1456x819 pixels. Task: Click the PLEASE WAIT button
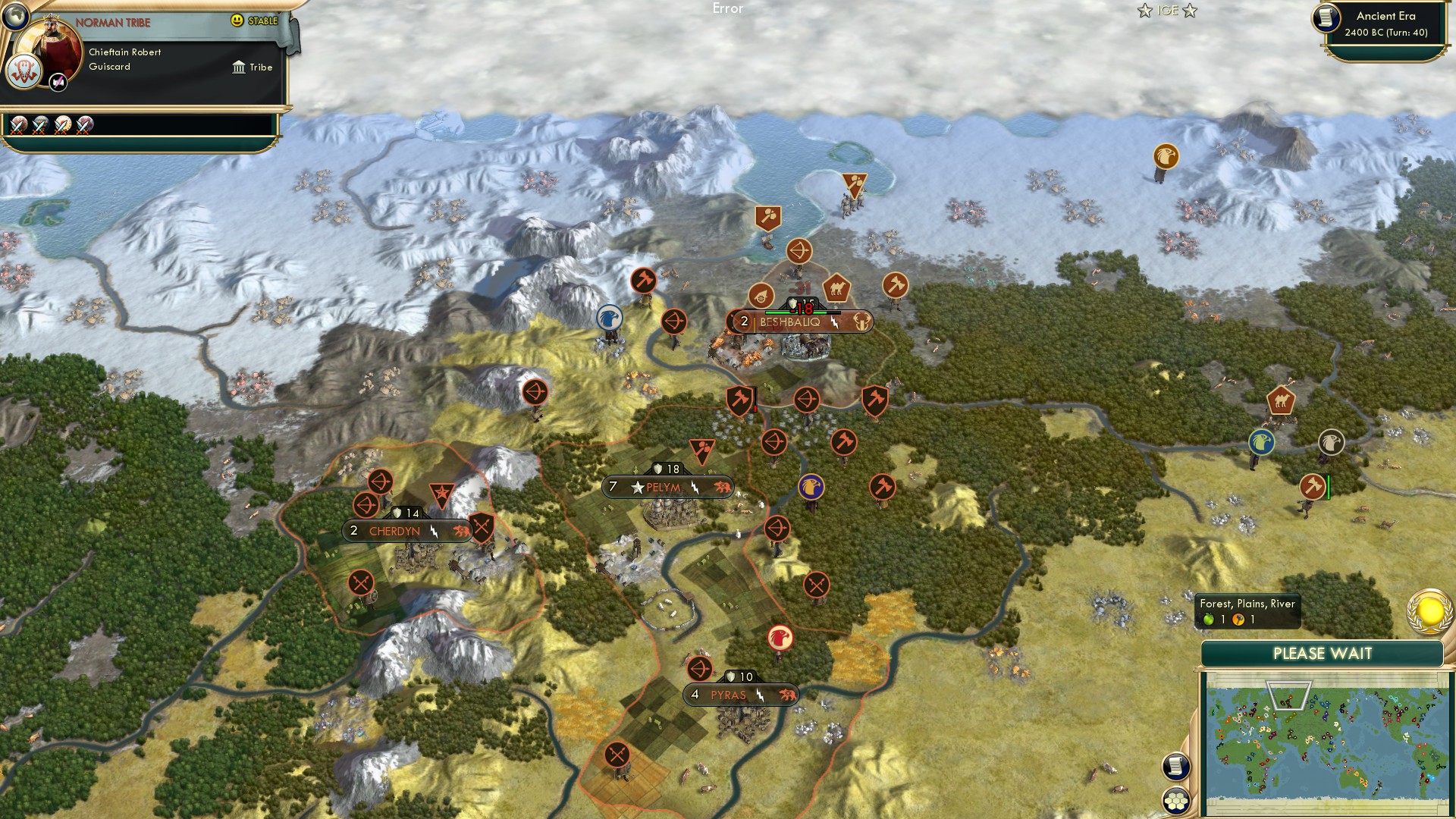coord(1321,653)
